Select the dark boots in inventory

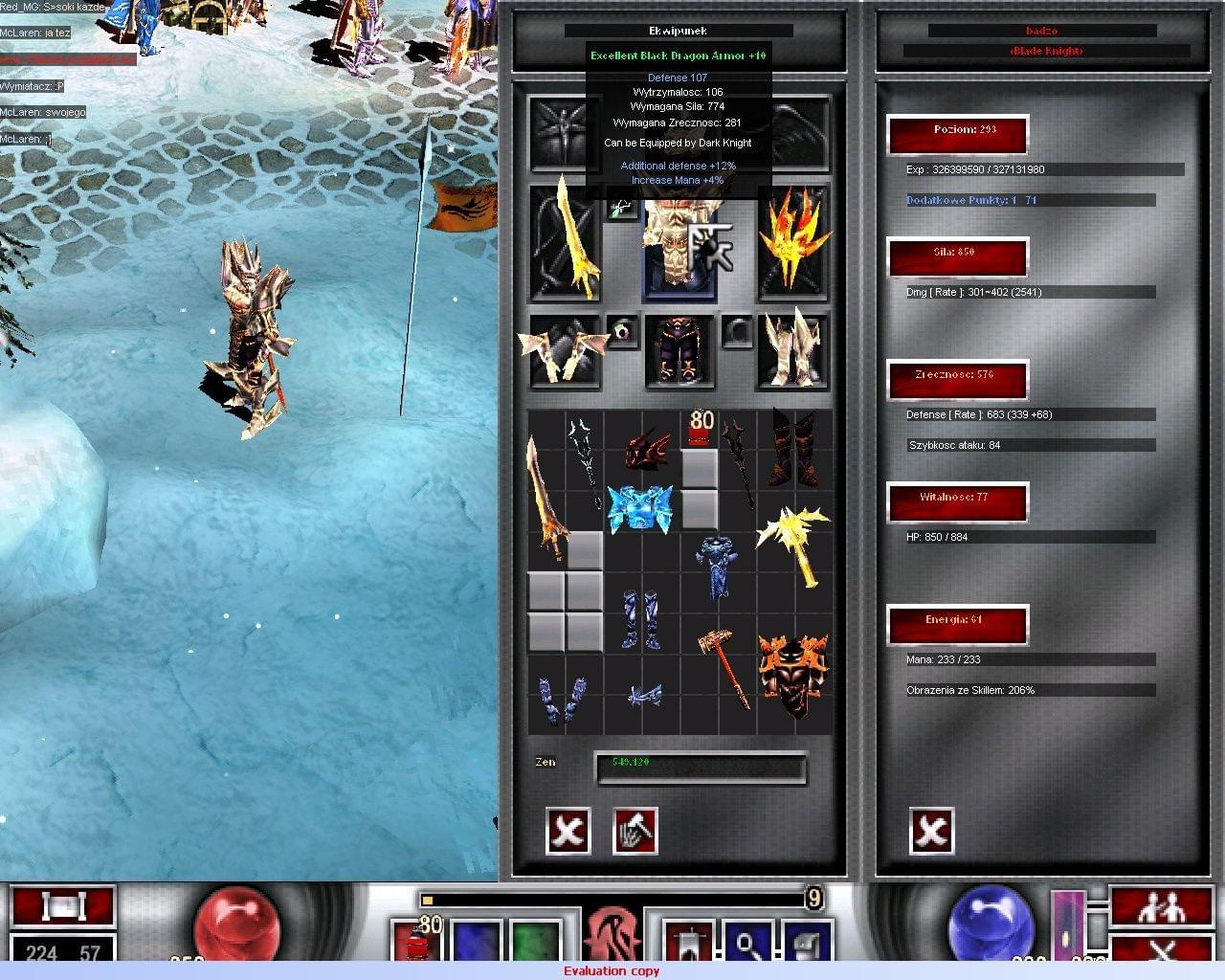(x=793, y=448)
